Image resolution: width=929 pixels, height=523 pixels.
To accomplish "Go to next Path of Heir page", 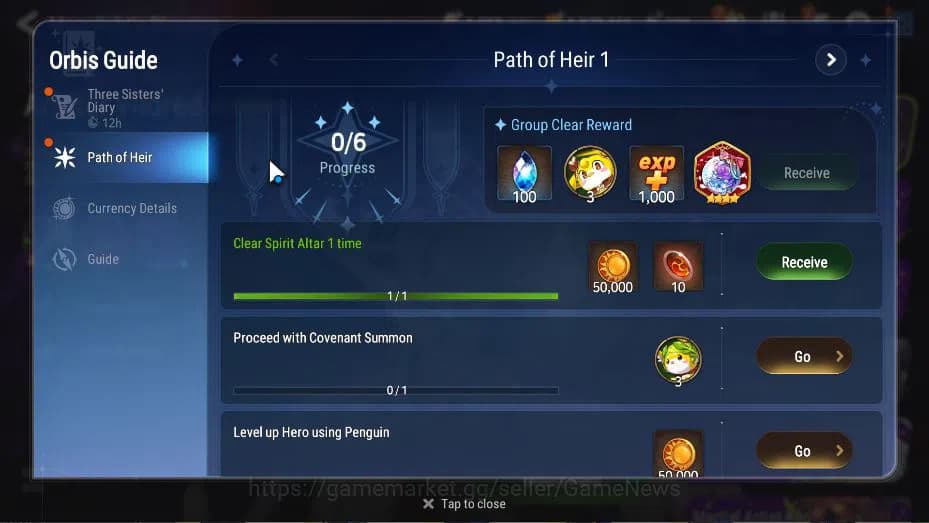I will click(830, 60).
